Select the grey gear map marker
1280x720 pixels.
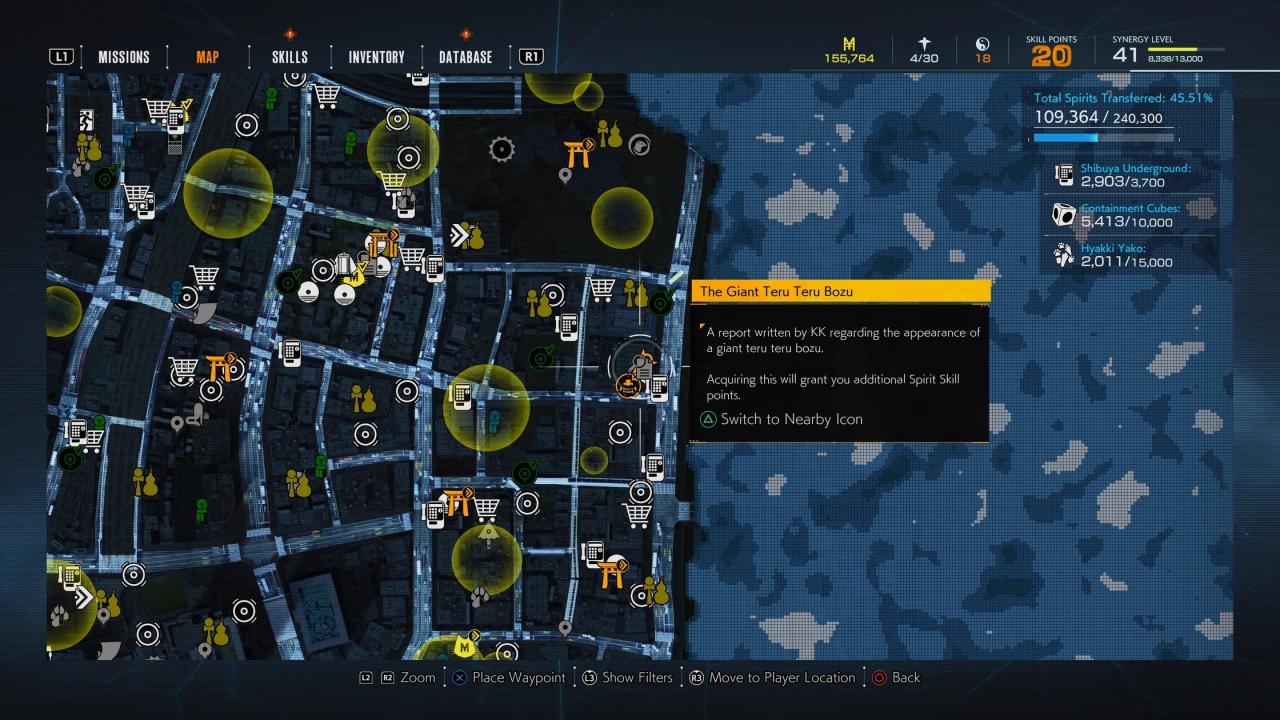[501, 150]
